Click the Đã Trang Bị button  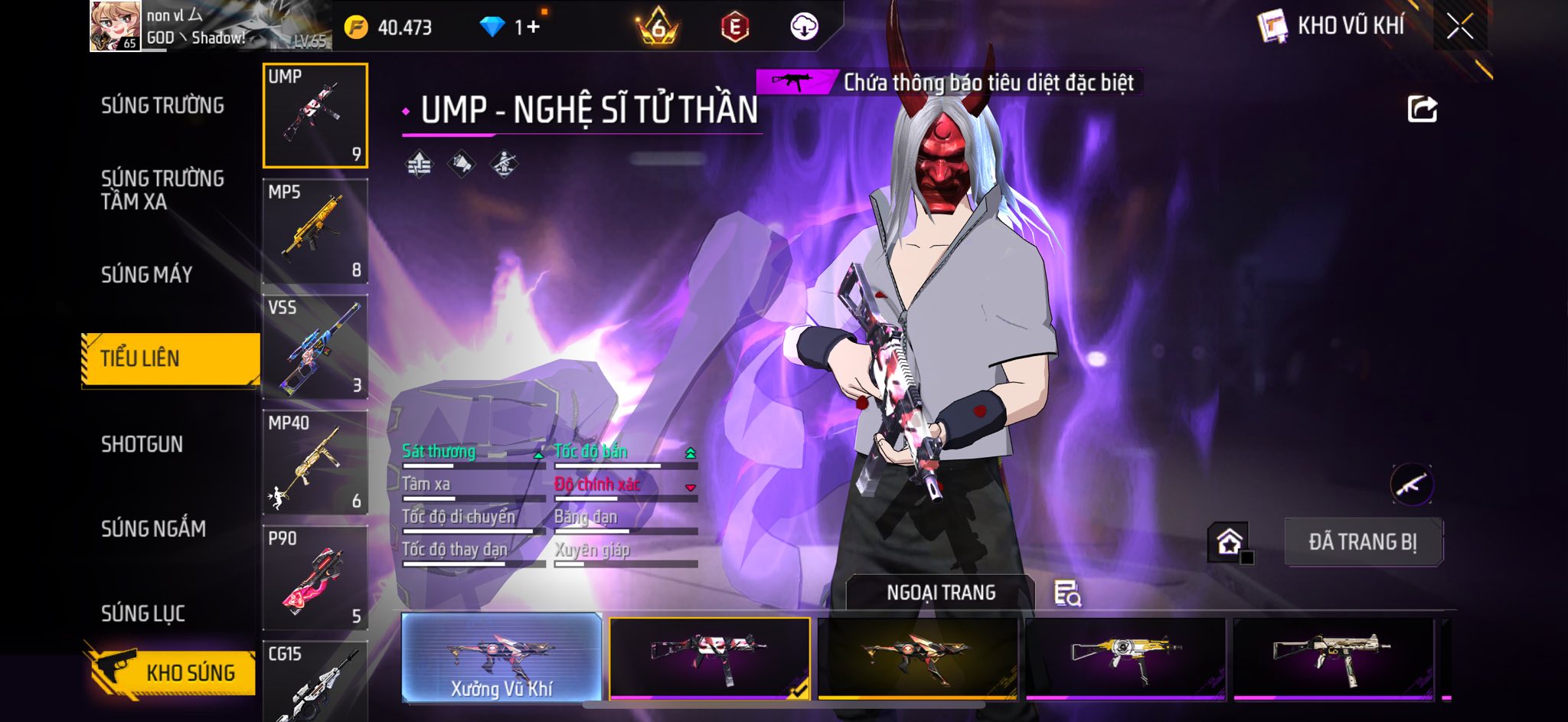coord(1362,542)
